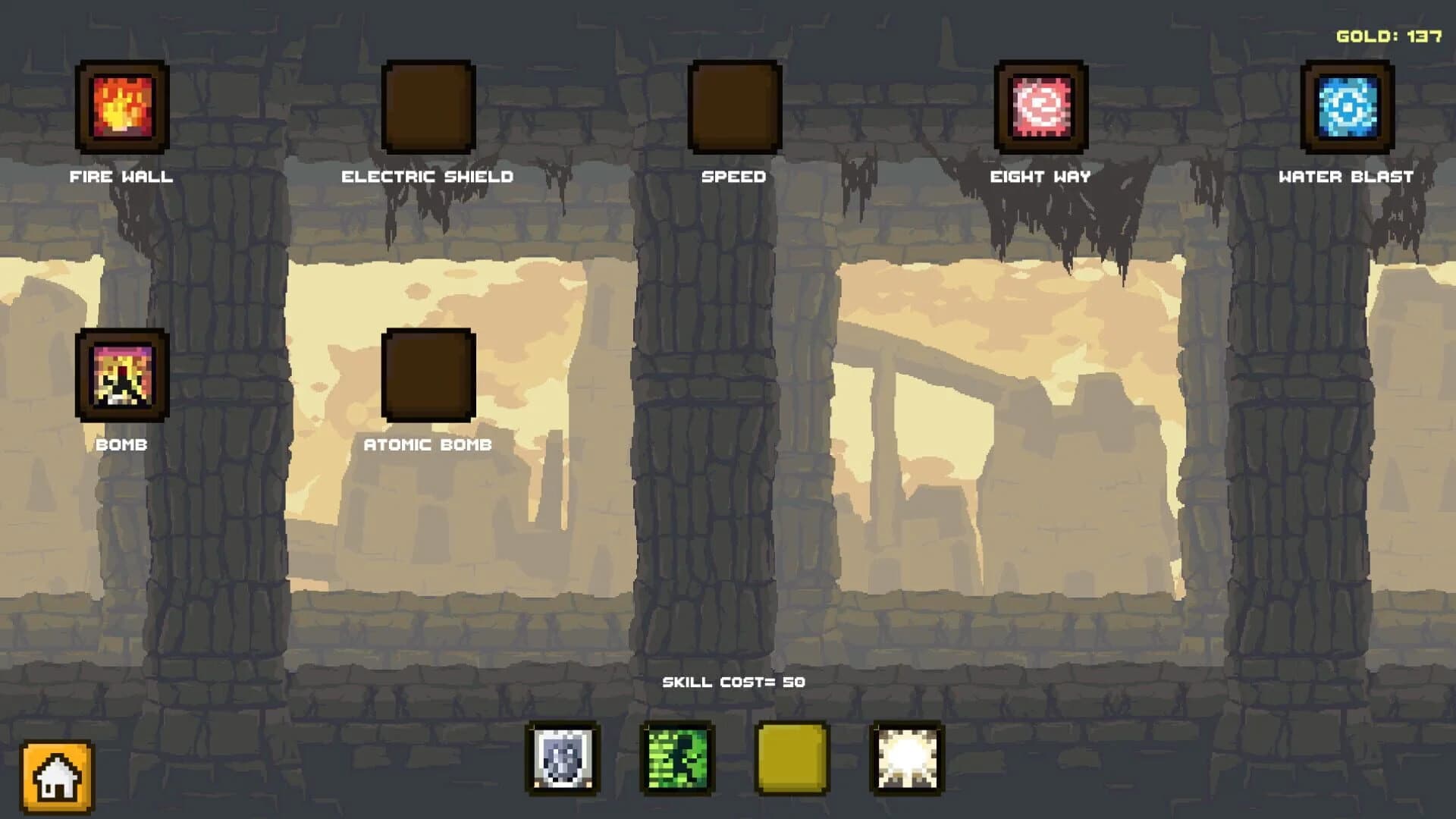Click the GOLD: 137 counter
The height and width of the screenshot is (819, 1456).
[x=1389, y=35]
